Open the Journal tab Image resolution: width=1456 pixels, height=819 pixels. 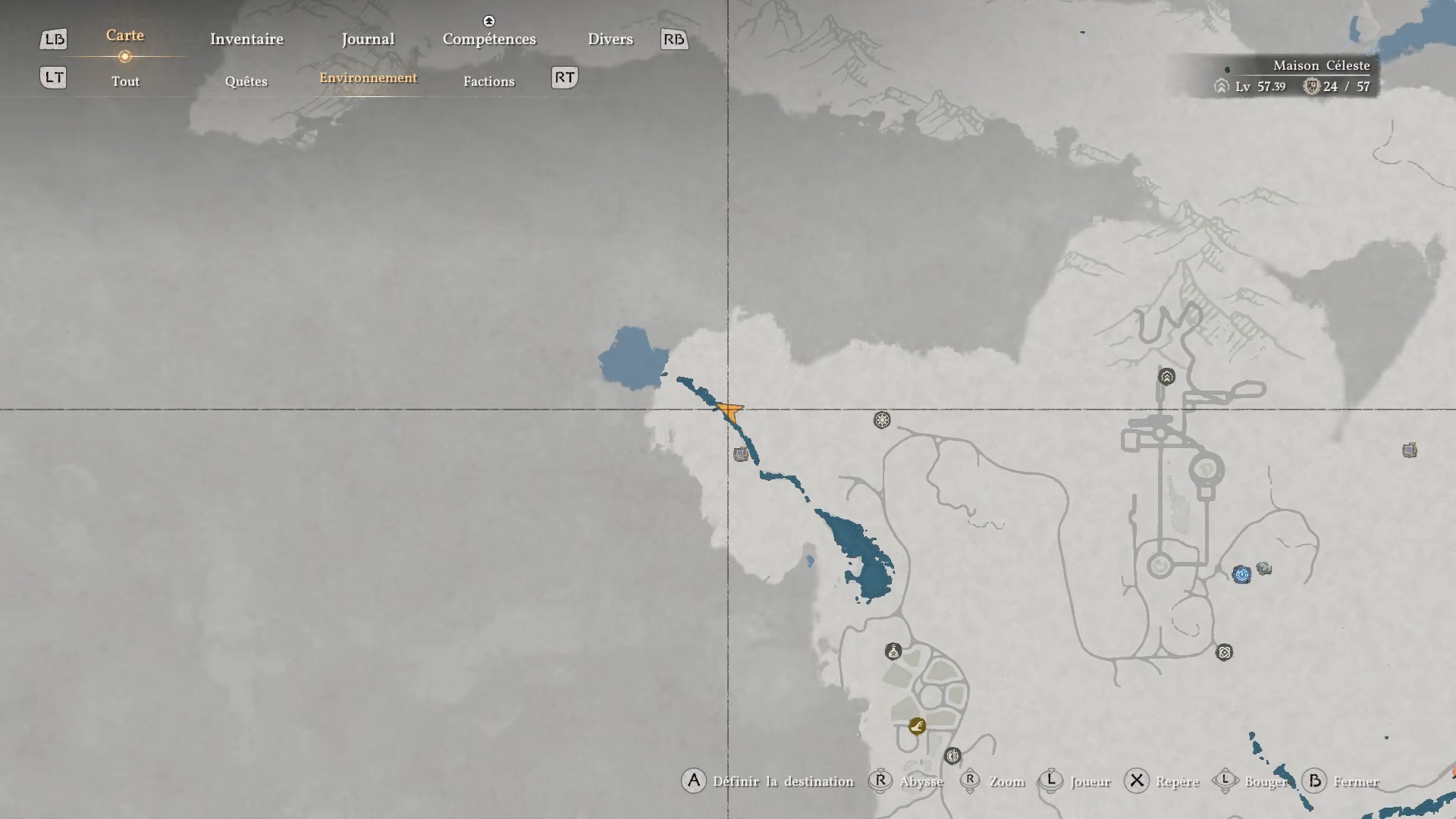[368, 39]
